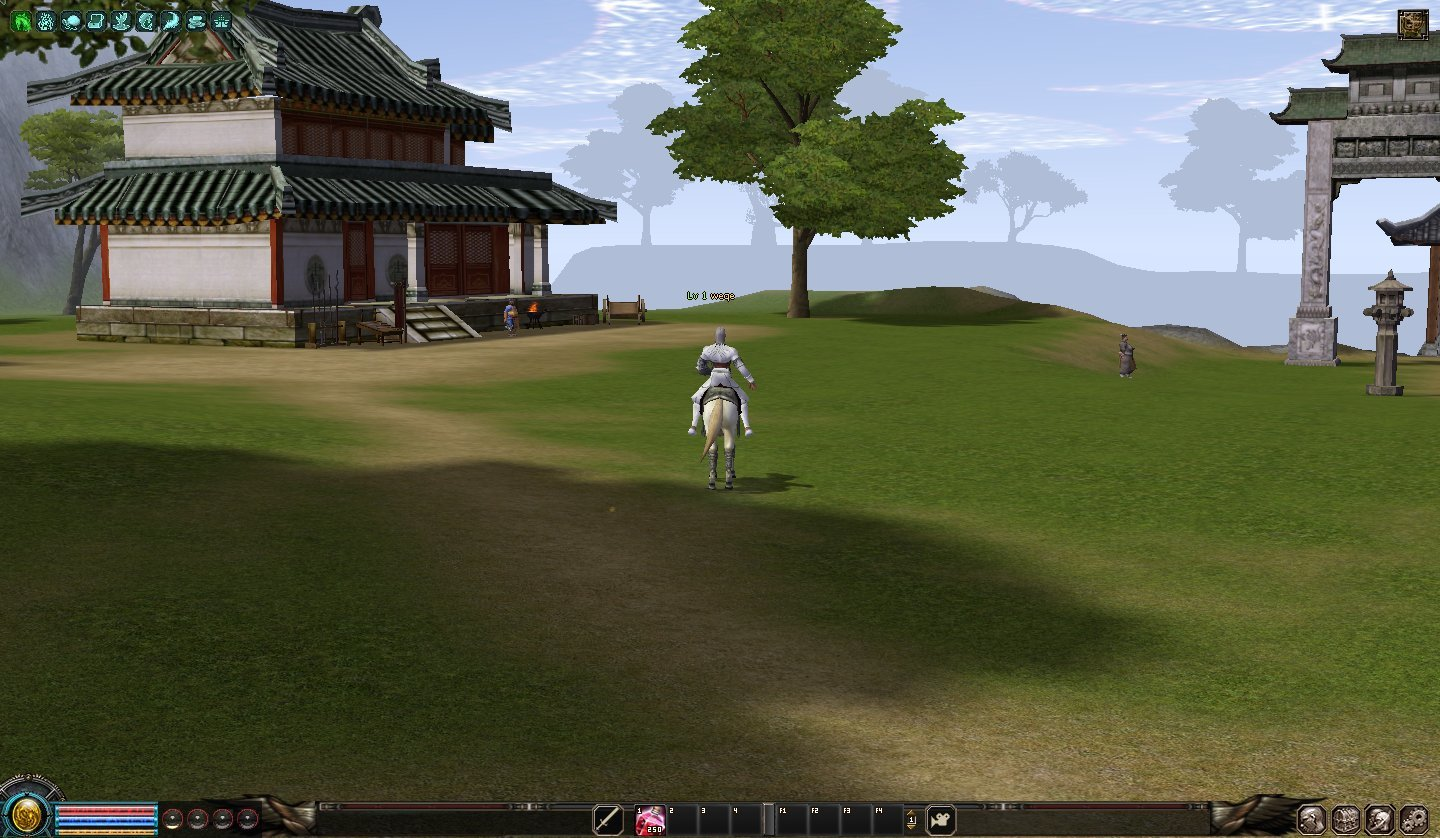
Task: Open the minimap toggle icon
Action: (1412, 24)
